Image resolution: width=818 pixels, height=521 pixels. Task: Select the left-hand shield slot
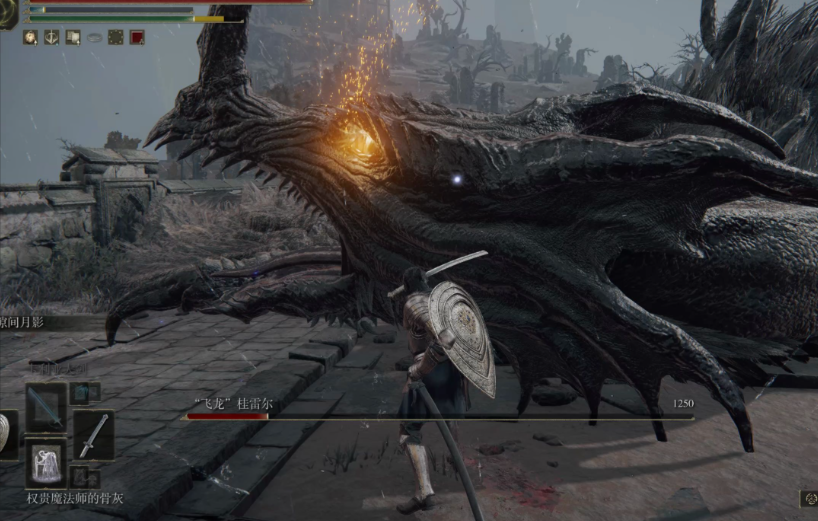pyautogui.click(x=5, y=435)
